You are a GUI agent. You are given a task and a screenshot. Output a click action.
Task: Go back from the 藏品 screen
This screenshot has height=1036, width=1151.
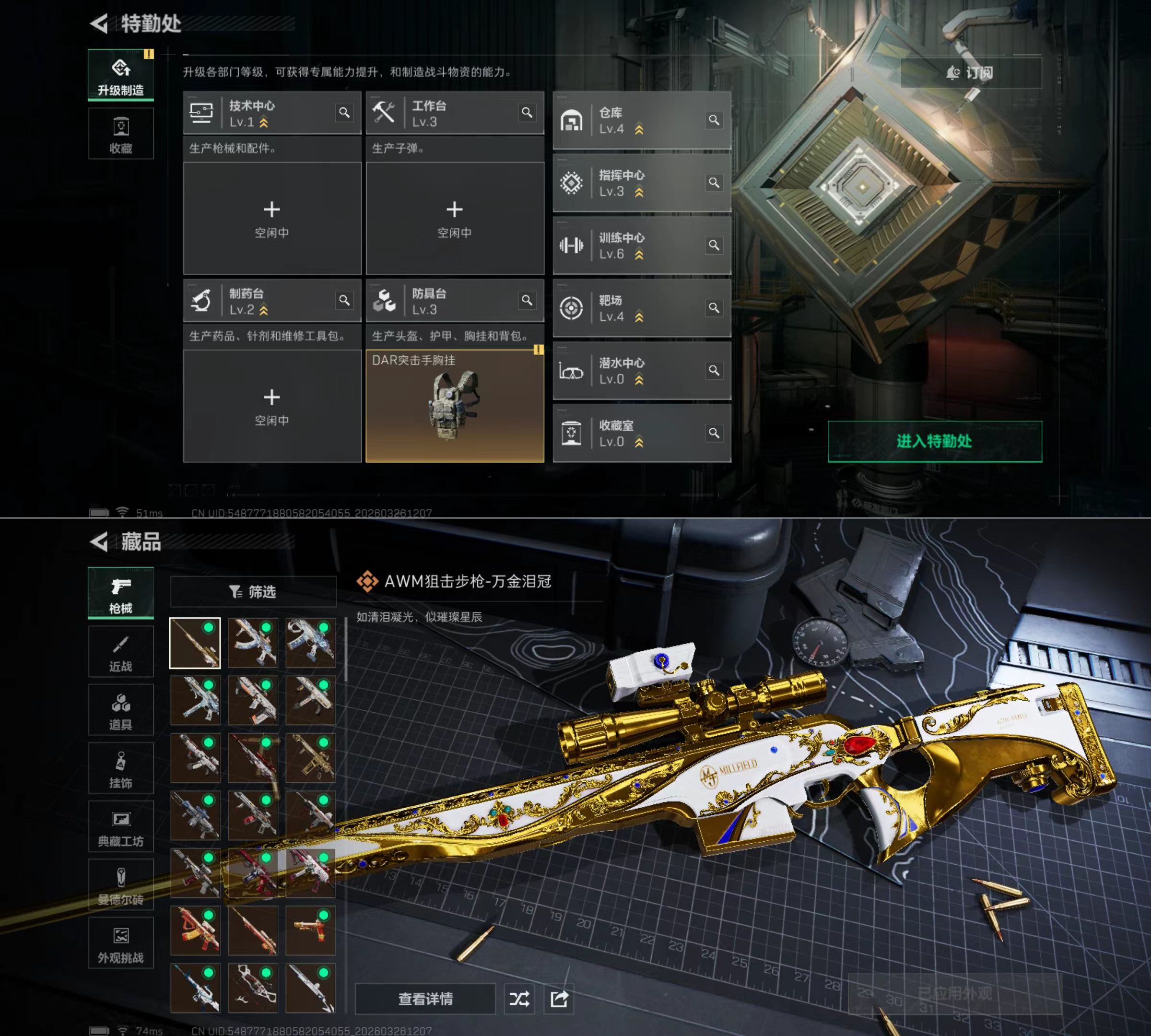99,542
